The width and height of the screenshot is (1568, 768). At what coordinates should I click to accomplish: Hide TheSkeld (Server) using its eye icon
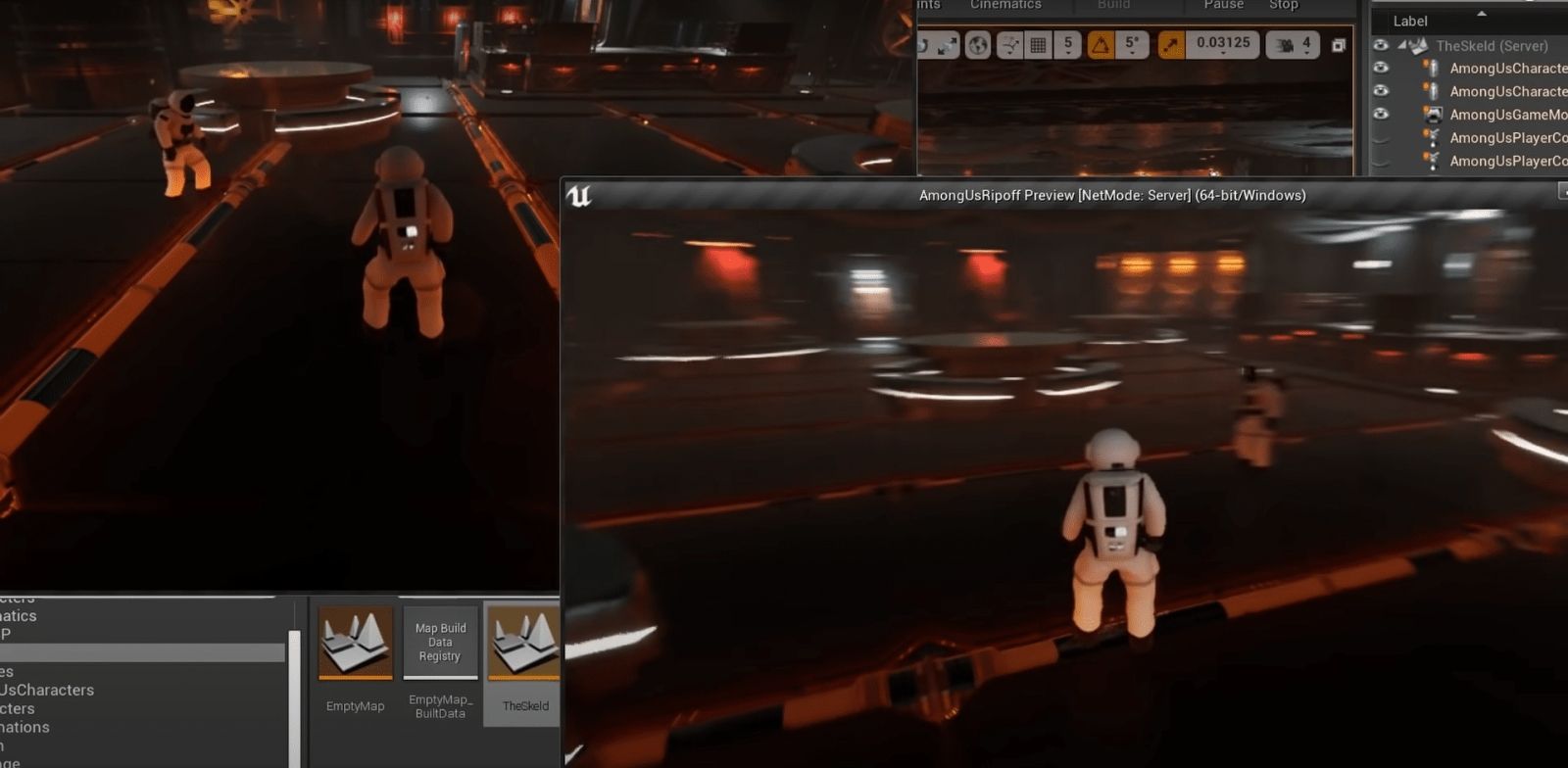(1381, 45)
